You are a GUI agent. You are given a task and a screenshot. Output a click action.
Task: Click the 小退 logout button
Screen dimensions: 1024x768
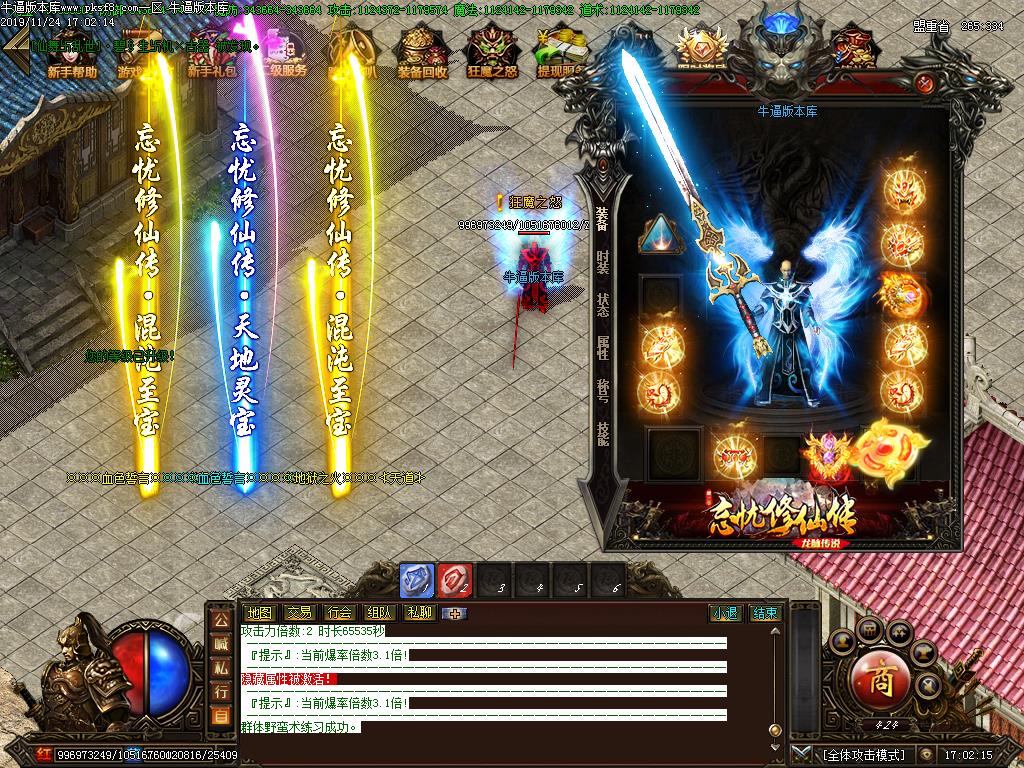click(x=725, y=613)
